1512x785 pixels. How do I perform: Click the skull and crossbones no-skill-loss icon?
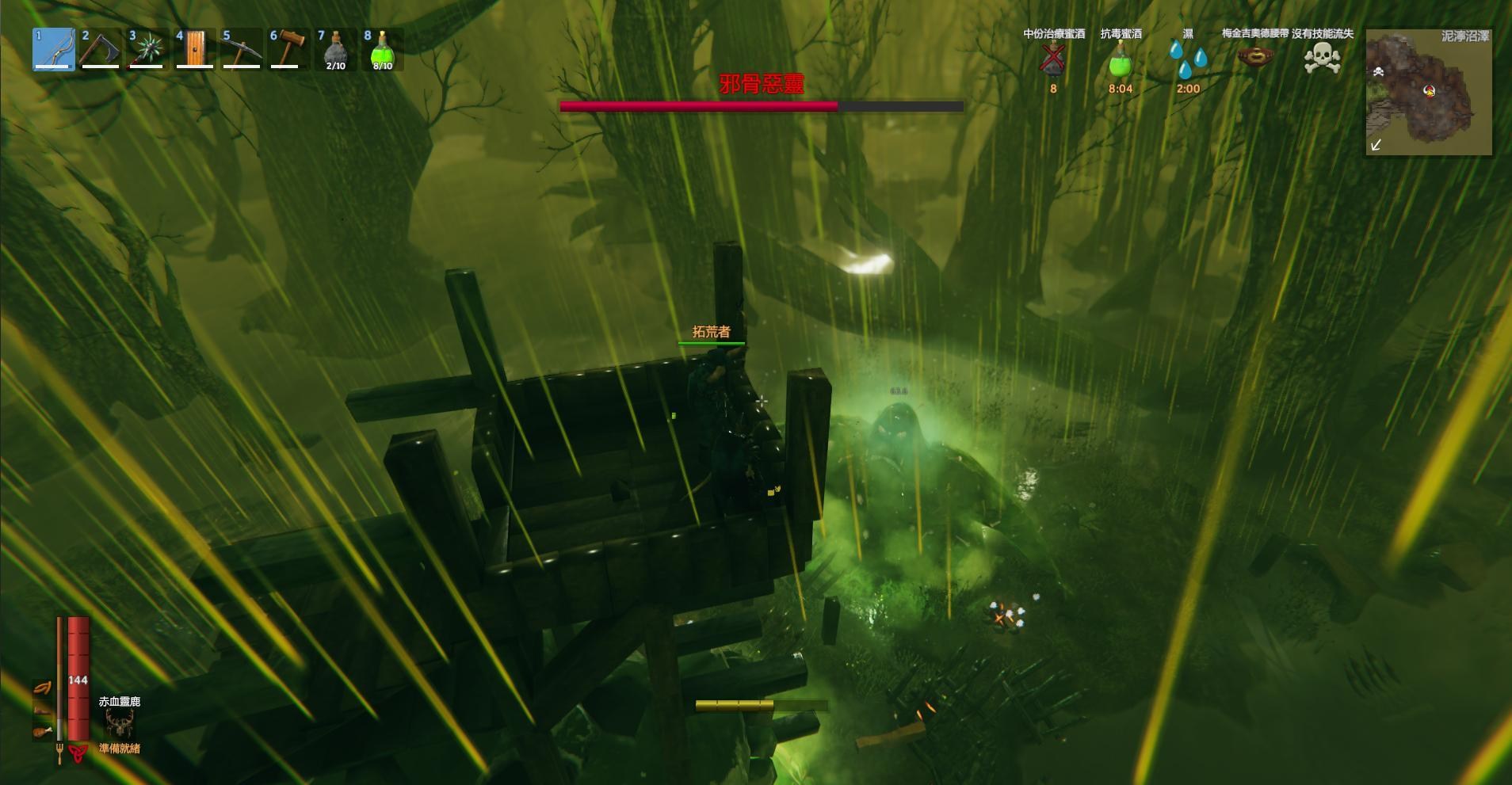[1323, 58]
